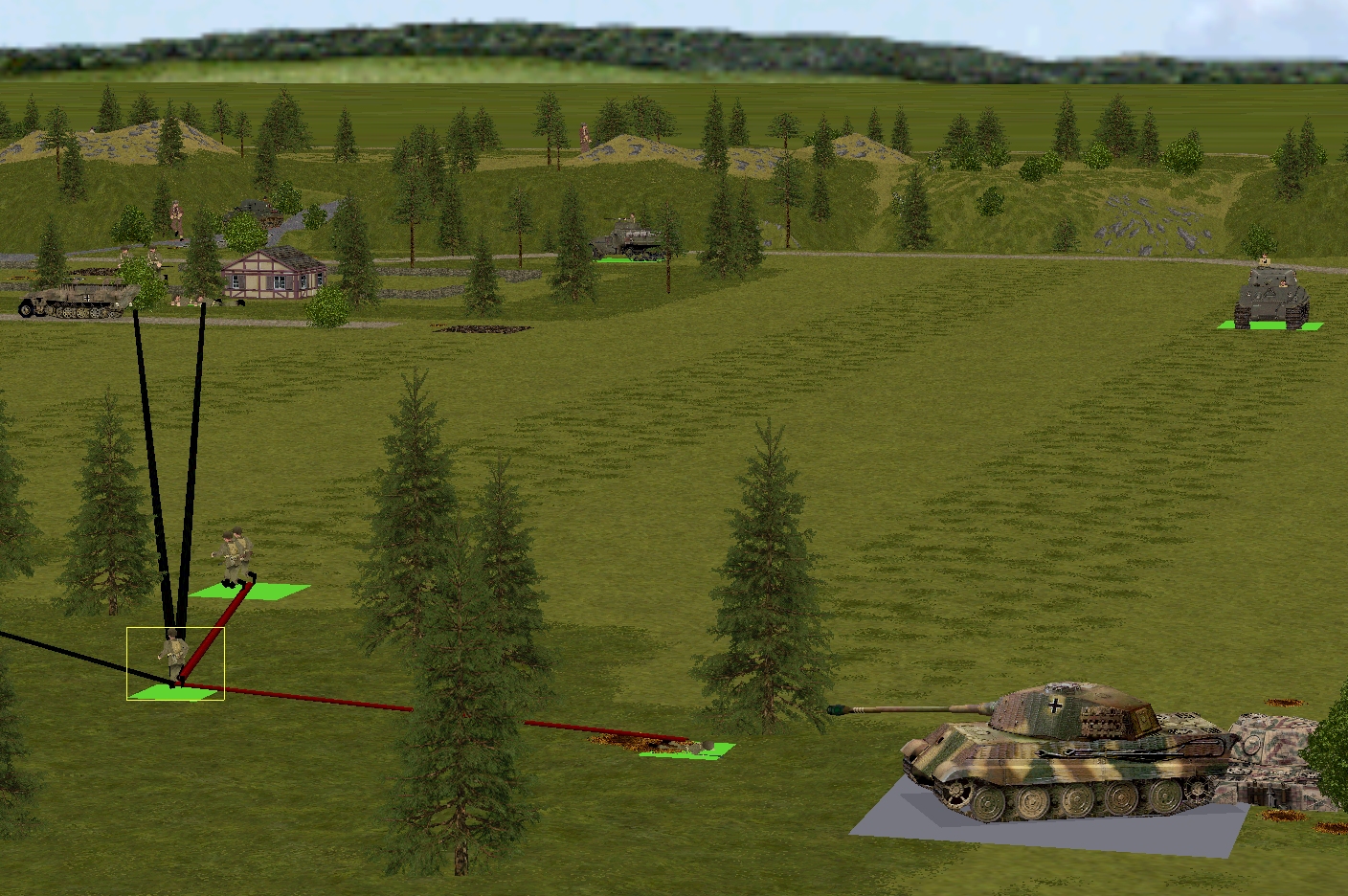Select the Sherman tank on green base
The height and width of the screenshot is (896, 1348).
click(x=1271, y=297)
